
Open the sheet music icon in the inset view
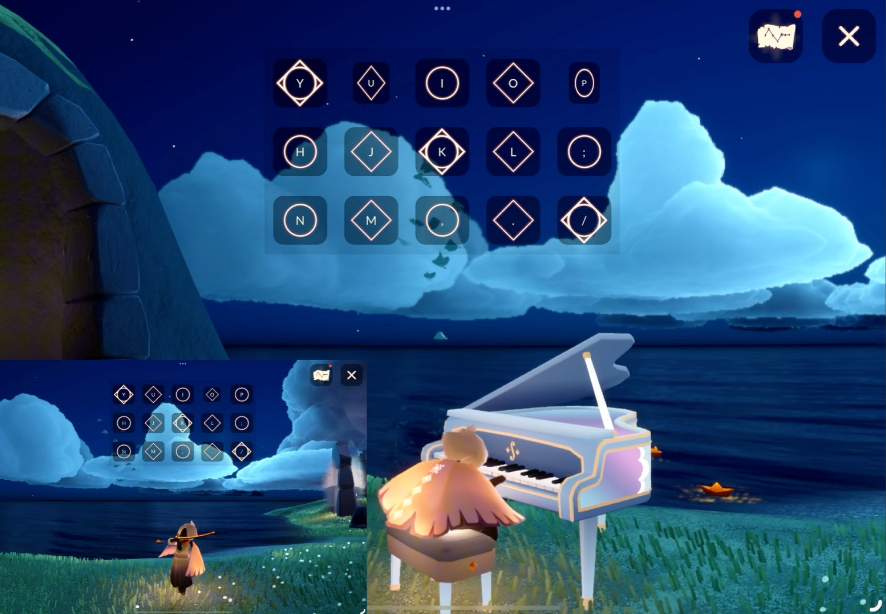(321, 375)
